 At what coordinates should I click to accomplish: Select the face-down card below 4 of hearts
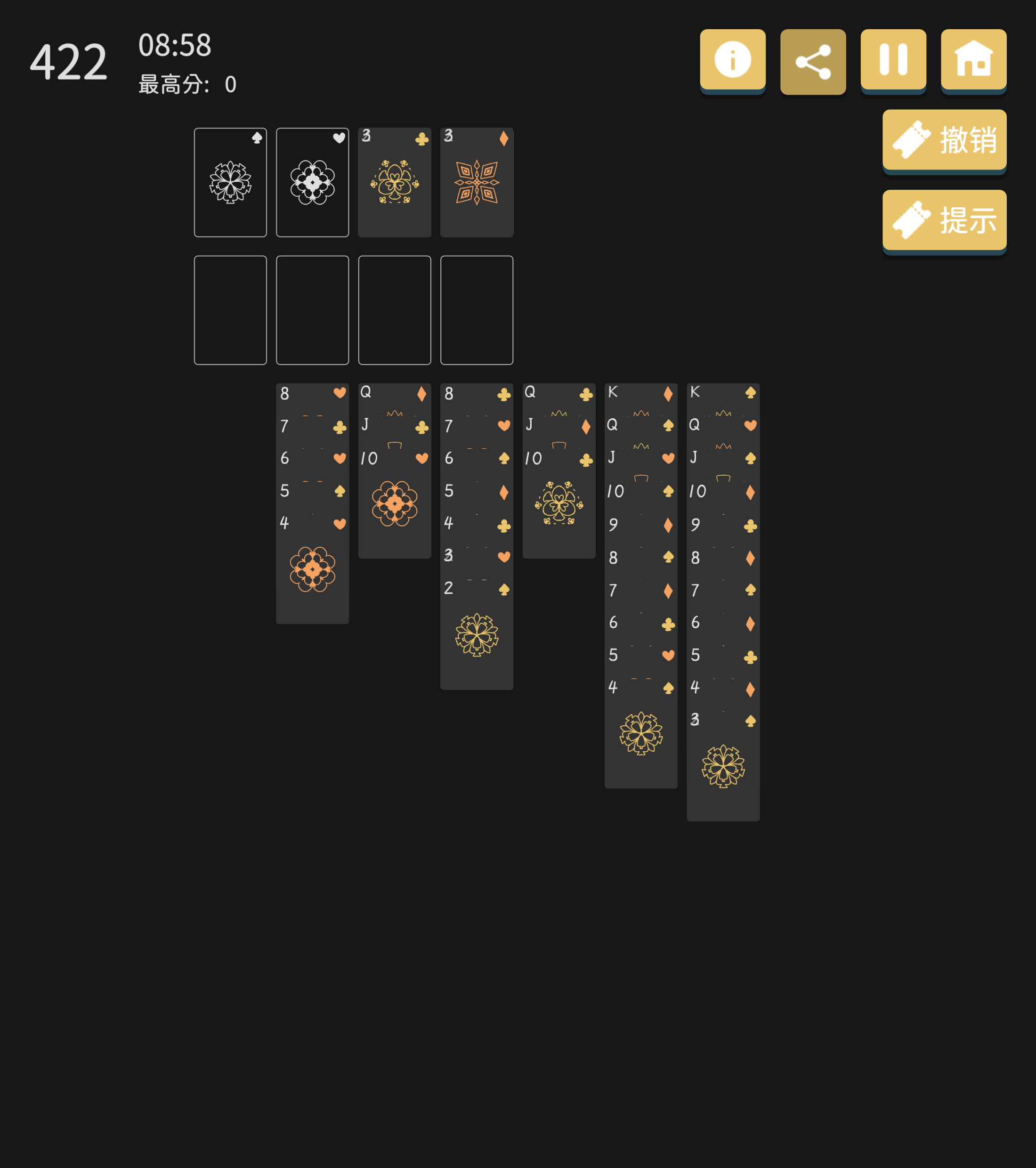313,571
